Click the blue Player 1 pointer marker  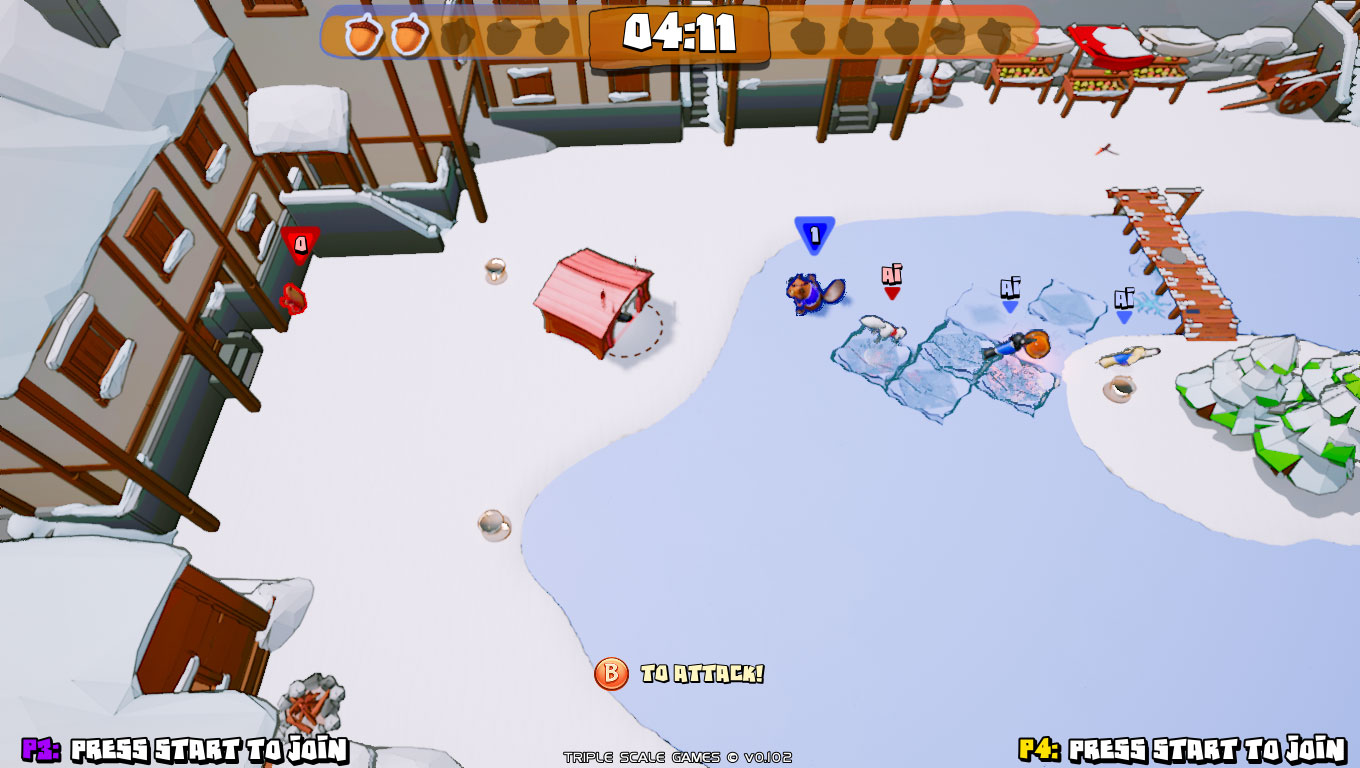coord(813,232)
